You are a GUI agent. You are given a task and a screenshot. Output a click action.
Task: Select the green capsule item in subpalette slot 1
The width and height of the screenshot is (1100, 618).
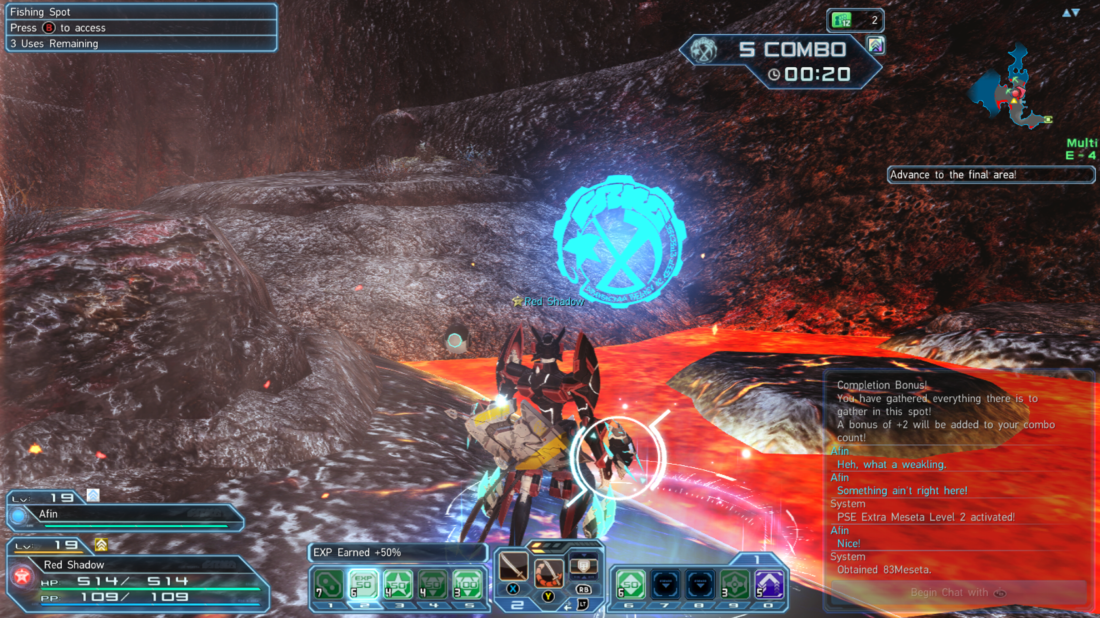[x=328, y=584]
